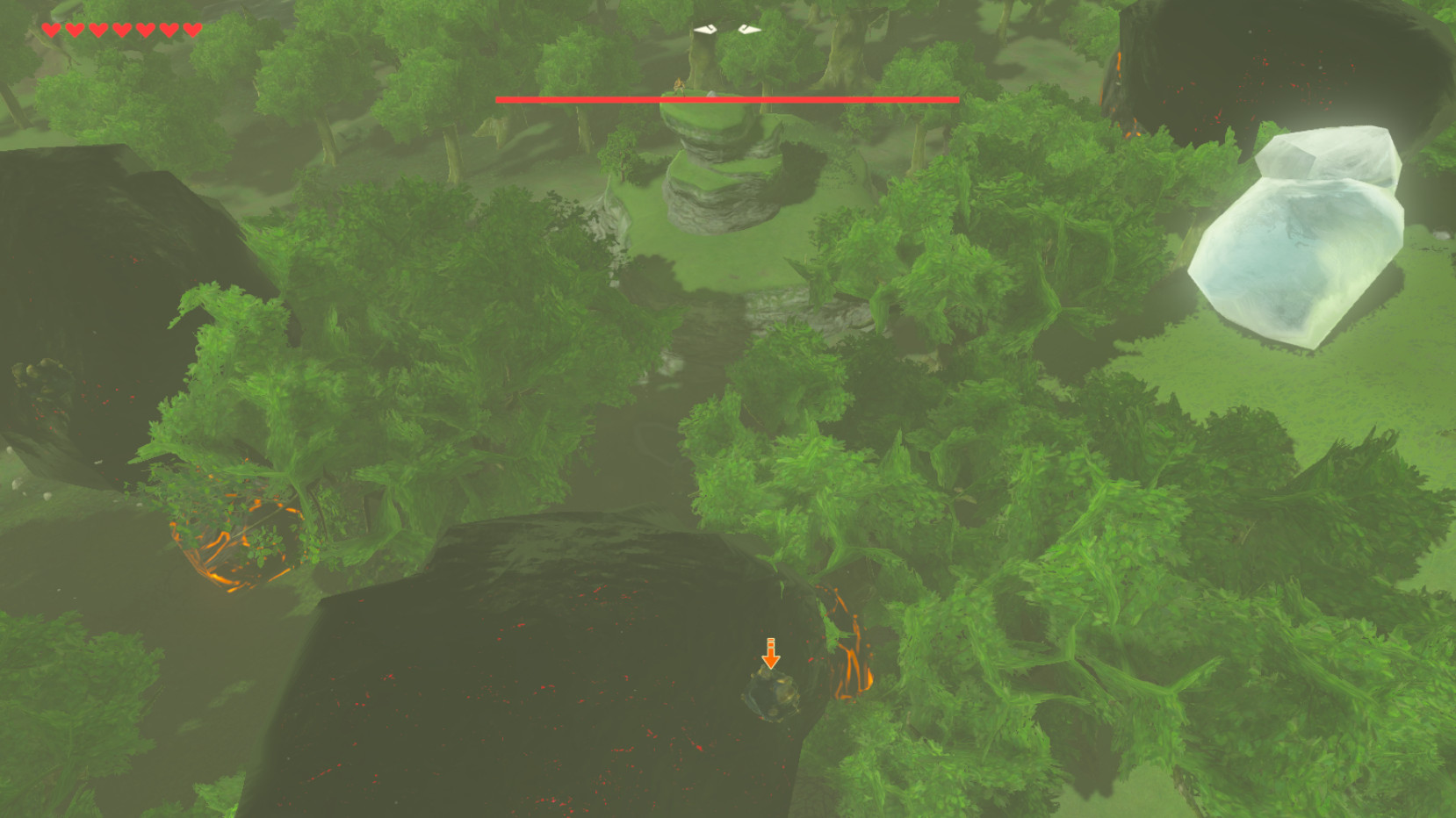
Task: Click the glowing orange lava vein beside the eye
Action: (854, 654)
